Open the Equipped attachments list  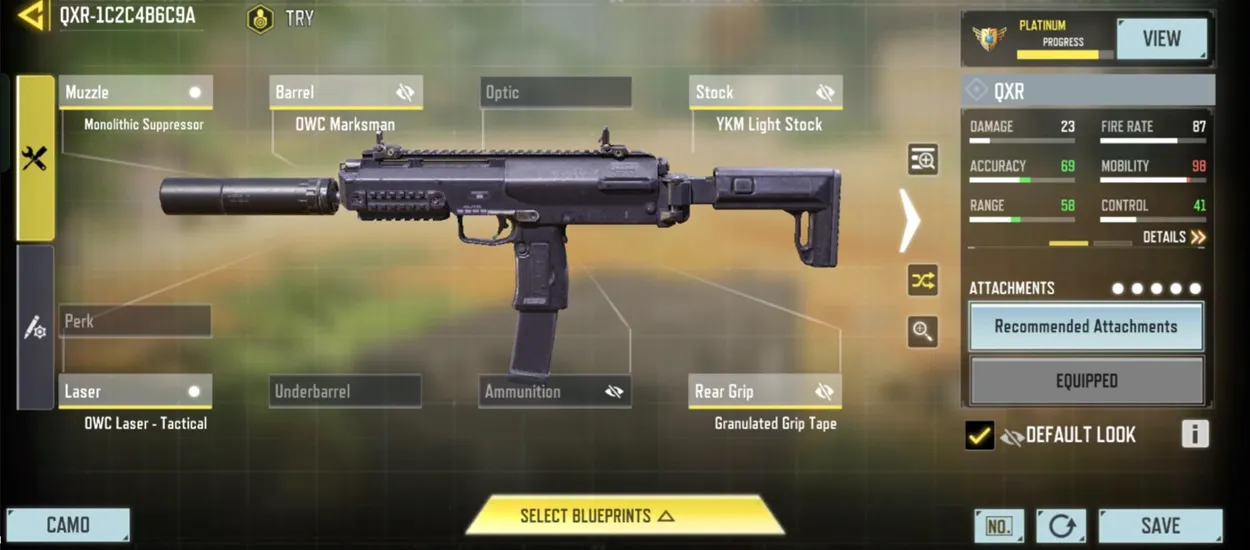(x=1086, y=381)
